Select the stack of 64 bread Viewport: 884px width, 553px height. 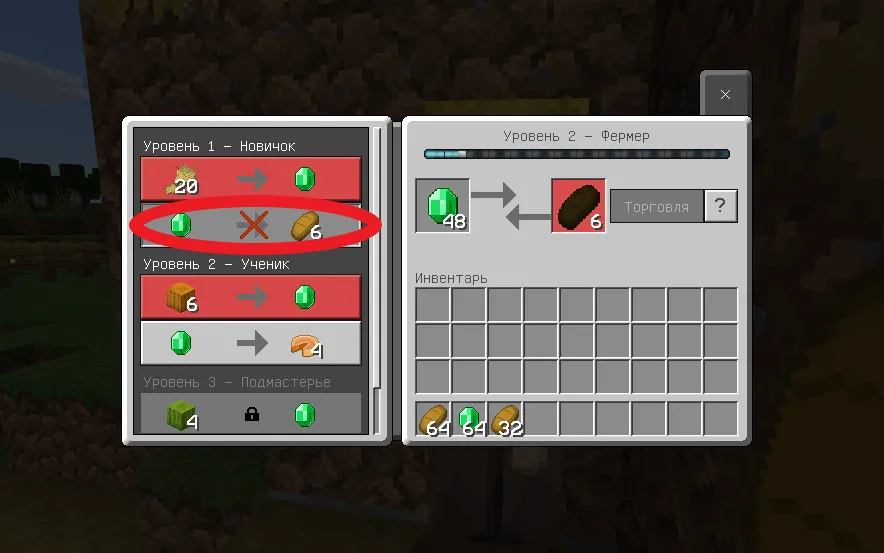[433, 418]
